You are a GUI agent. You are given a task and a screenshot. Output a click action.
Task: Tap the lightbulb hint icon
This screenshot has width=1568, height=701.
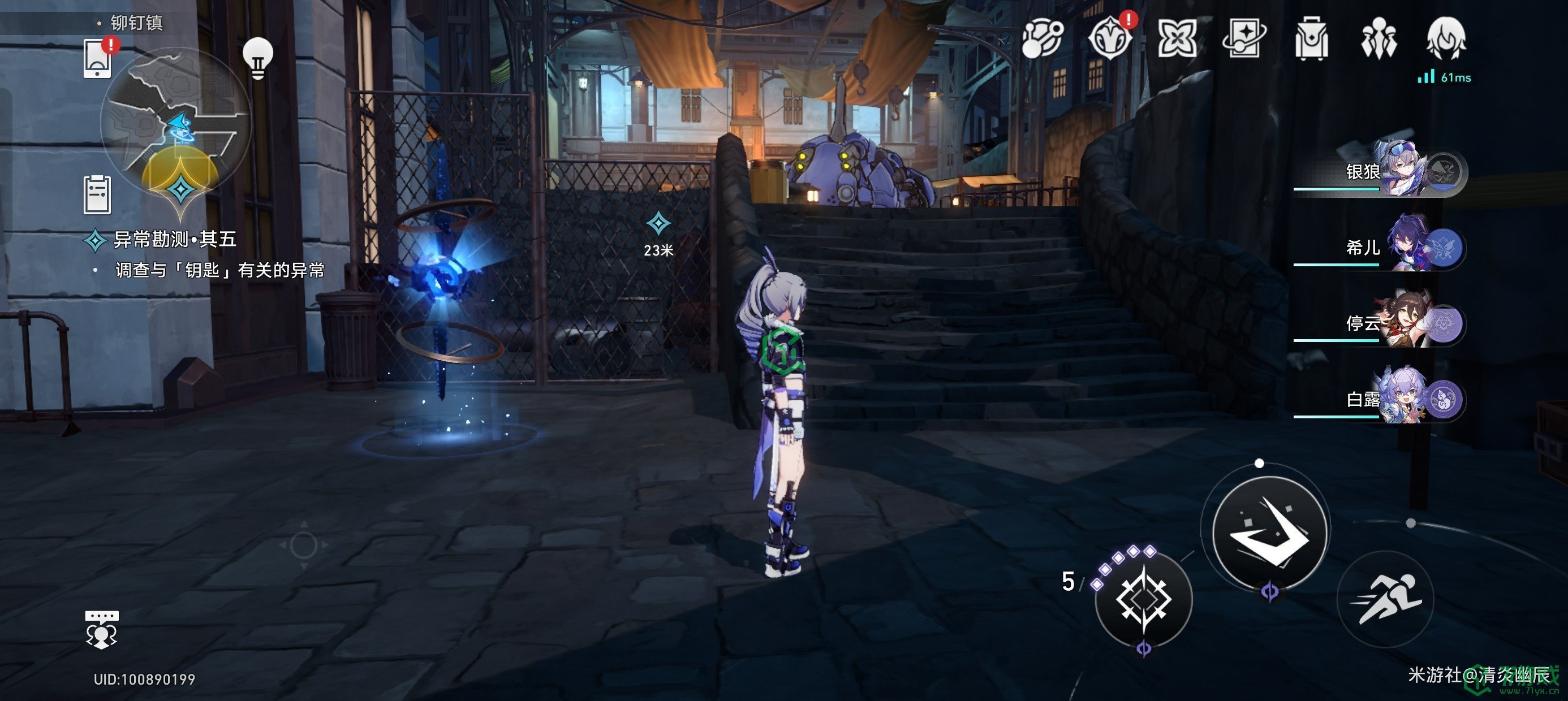point(257,57)
